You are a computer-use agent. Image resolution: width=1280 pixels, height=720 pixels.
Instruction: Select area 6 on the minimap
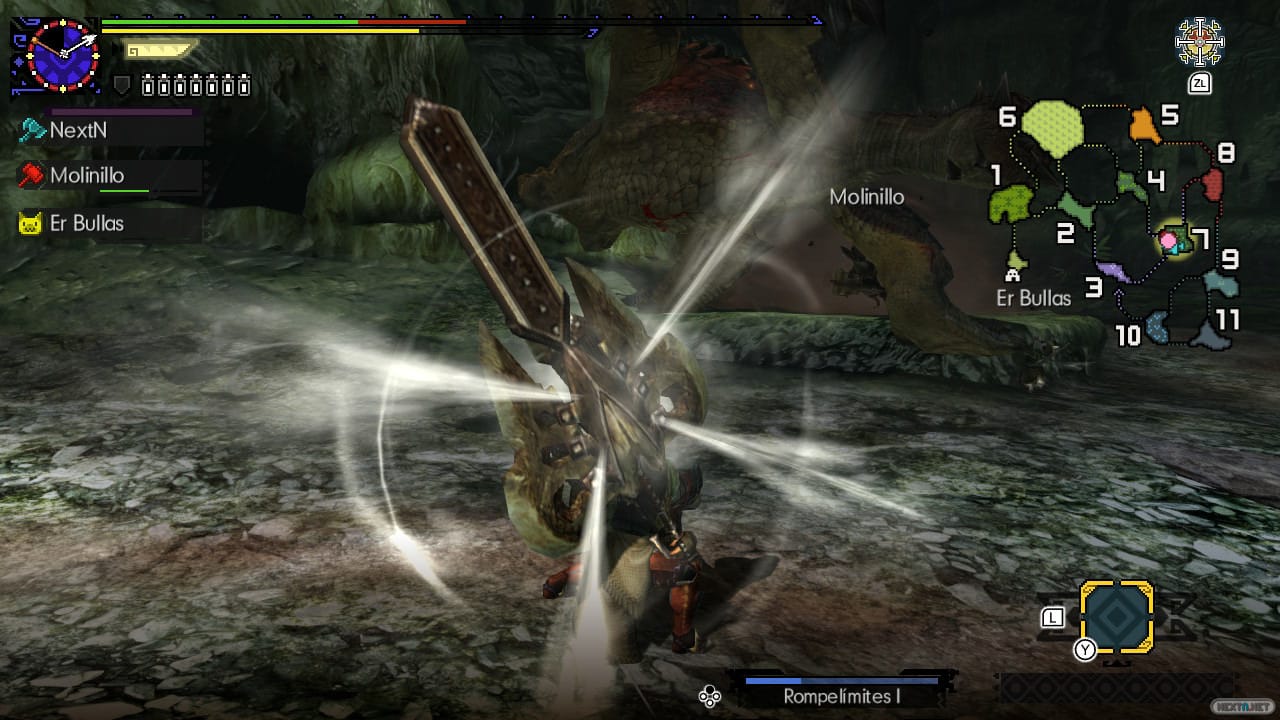pos(1051,128)
